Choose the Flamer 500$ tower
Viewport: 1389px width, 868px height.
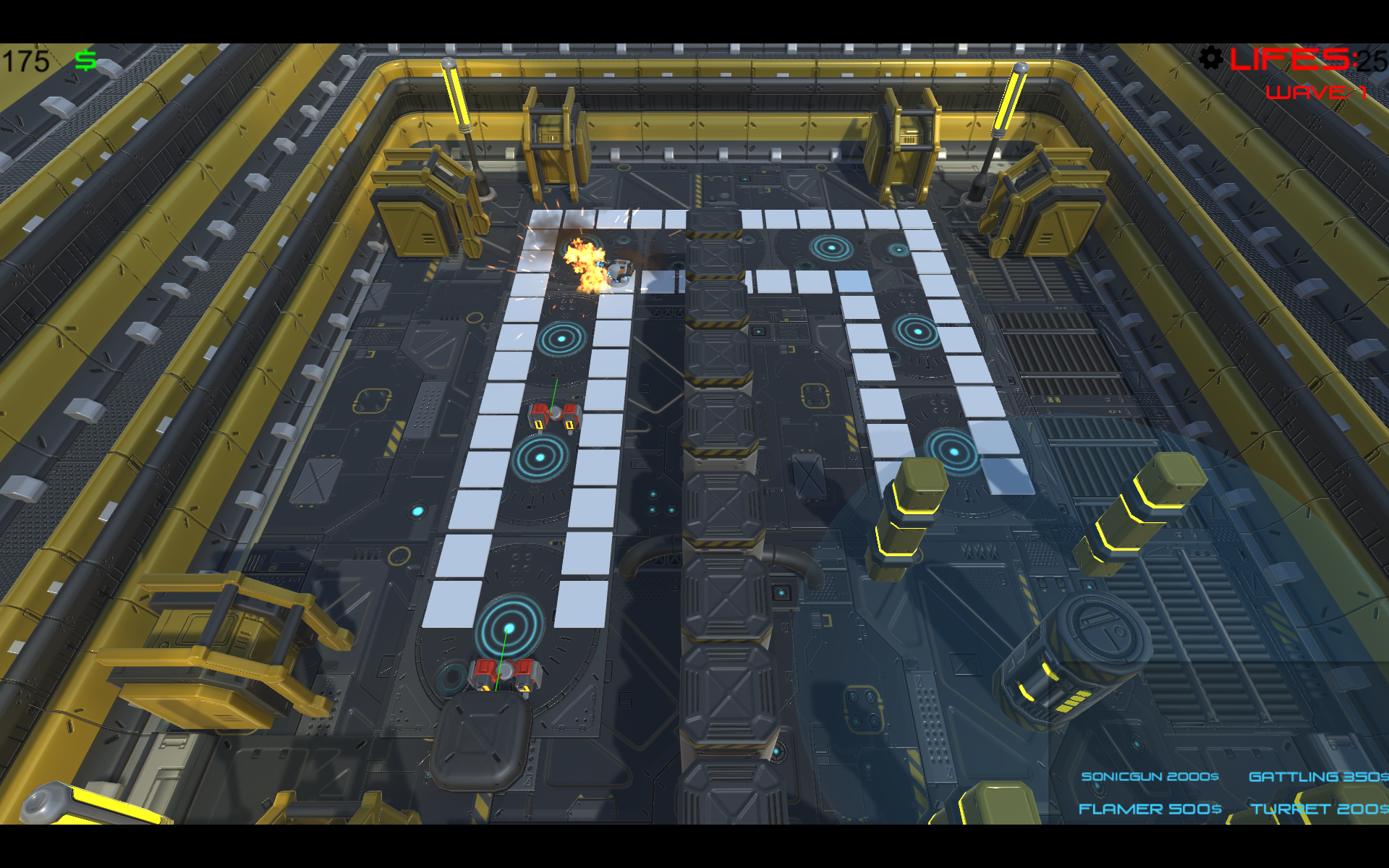(1150, 809)
